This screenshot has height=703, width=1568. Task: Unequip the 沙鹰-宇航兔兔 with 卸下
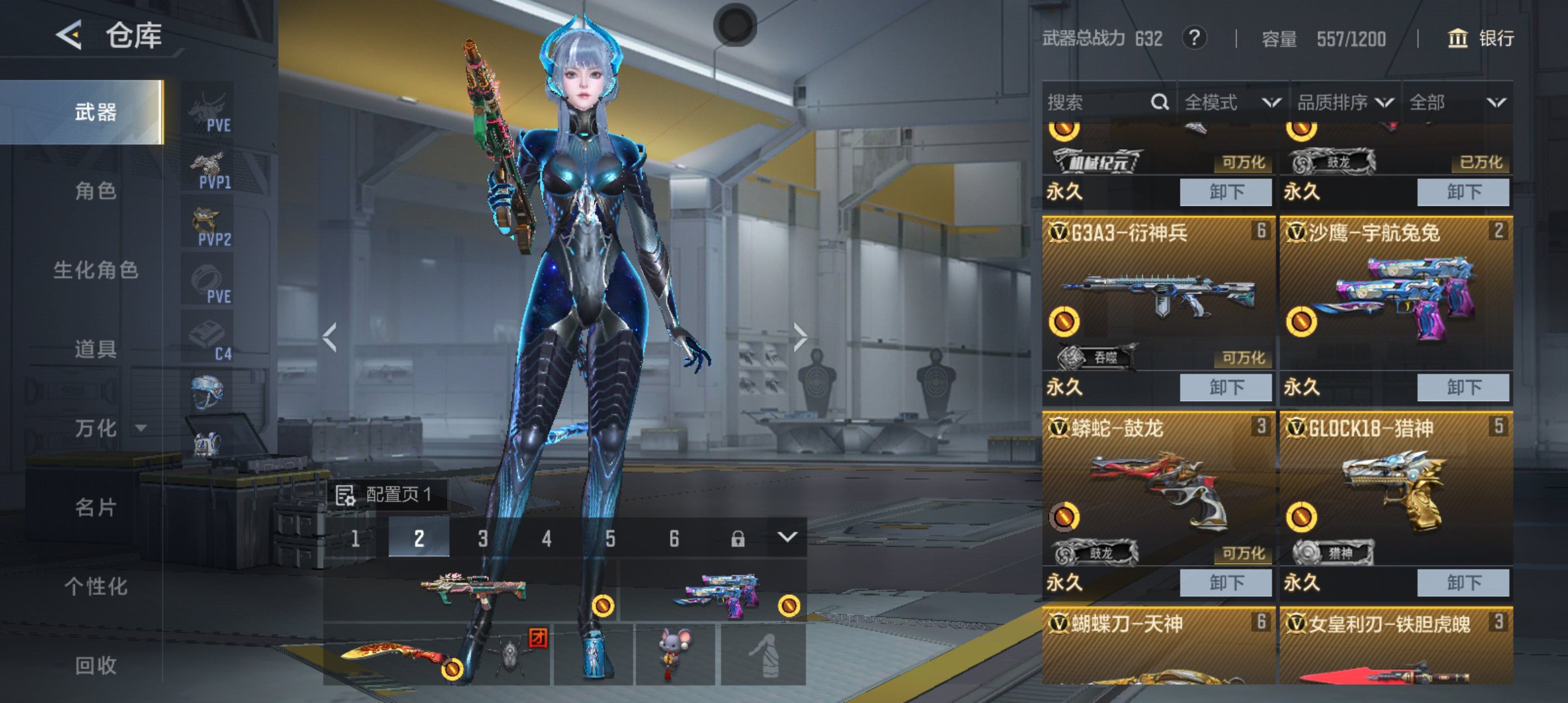pyautogui.click(x=1463, y=387)
